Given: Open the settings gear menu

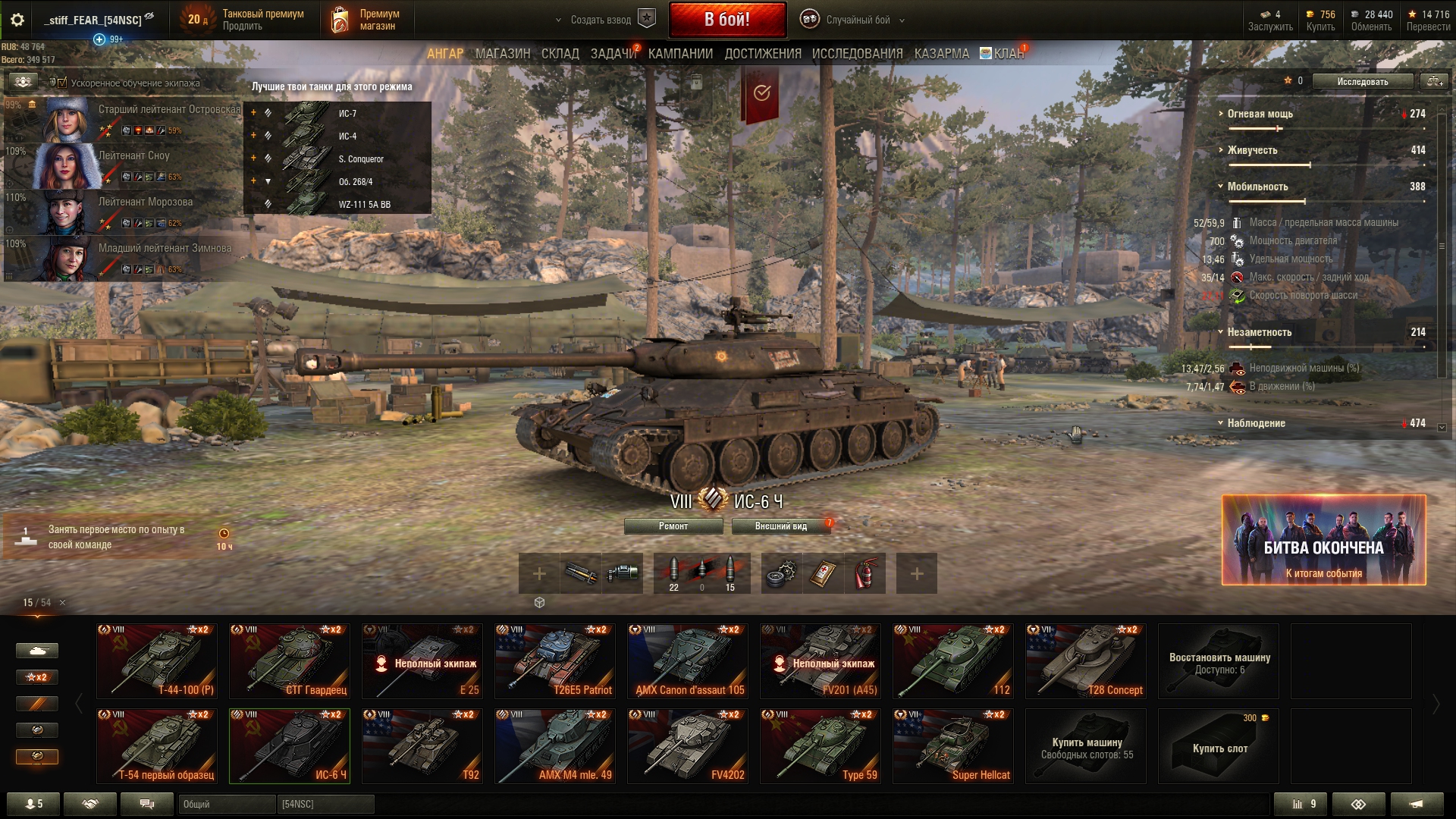Looking at the screenshot, I should (17, 20).
